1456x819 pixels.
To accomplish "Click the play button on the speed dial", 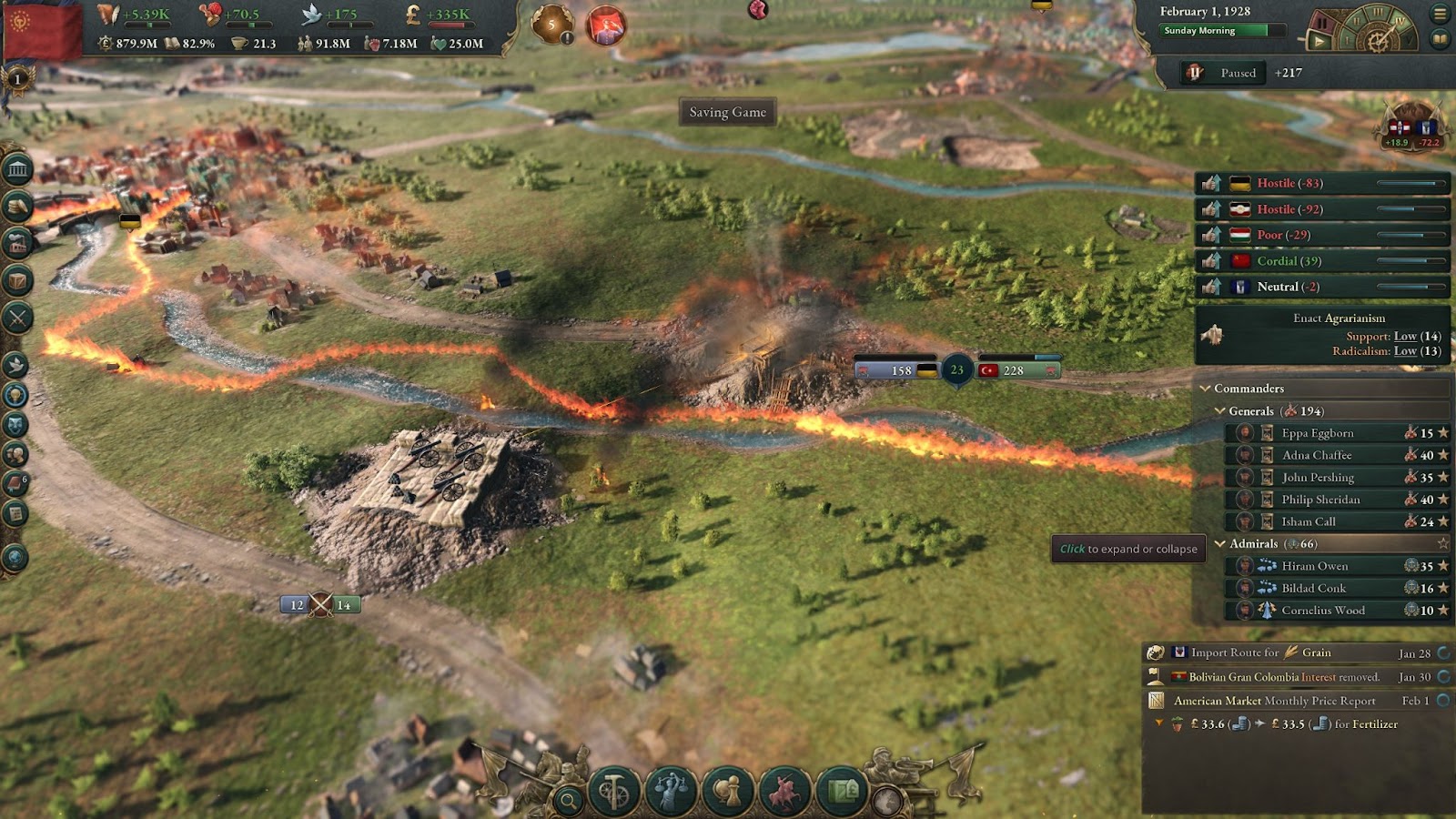I will pyautogui.click(x=1319, y=41).
